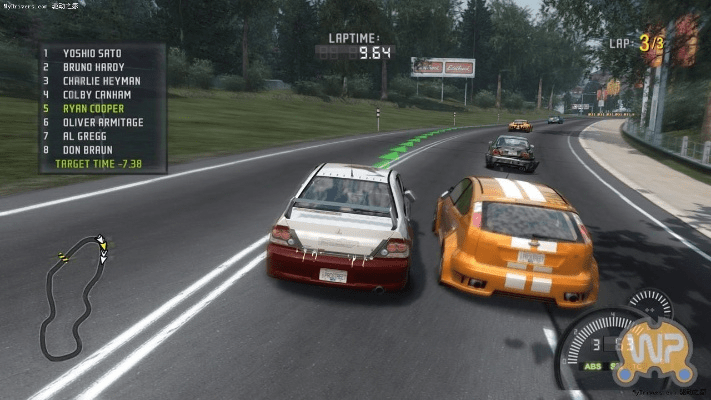
Task: Pick Al Gregg's standings row
Action: (x=84, y=136)
